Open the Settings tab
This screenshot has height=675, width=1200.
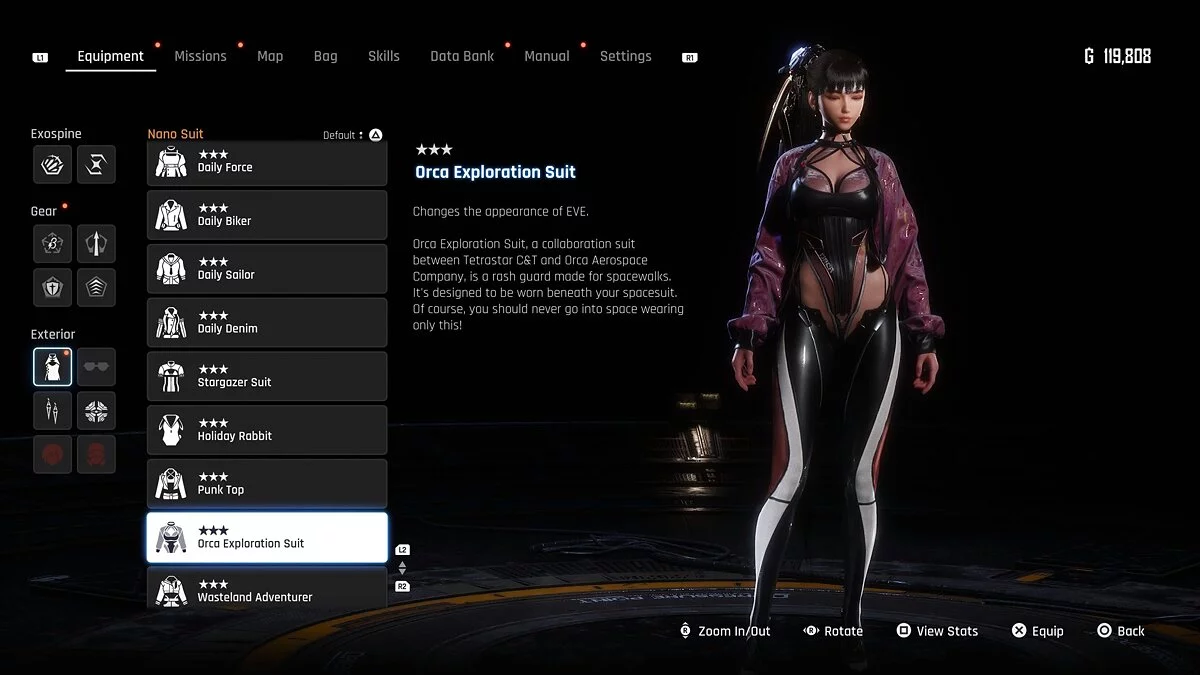pyautogui.click(x=625, y=56)
